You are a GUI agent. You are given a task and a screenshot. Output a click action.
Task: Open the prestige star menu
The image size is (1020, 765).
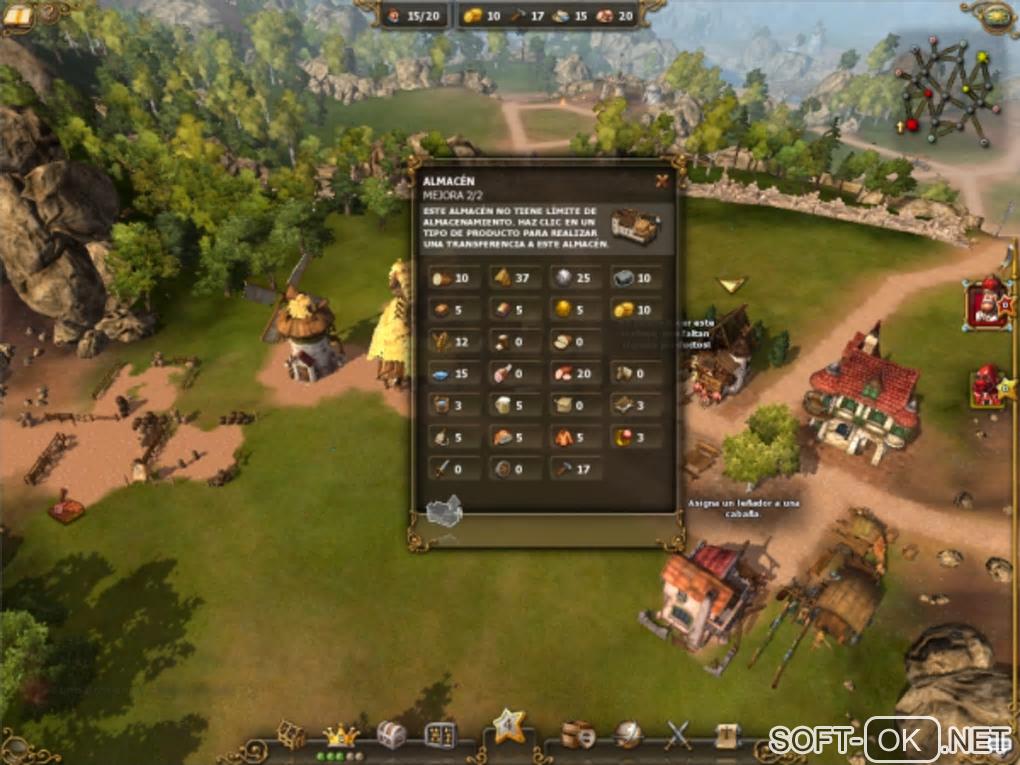tap(509, 725)
